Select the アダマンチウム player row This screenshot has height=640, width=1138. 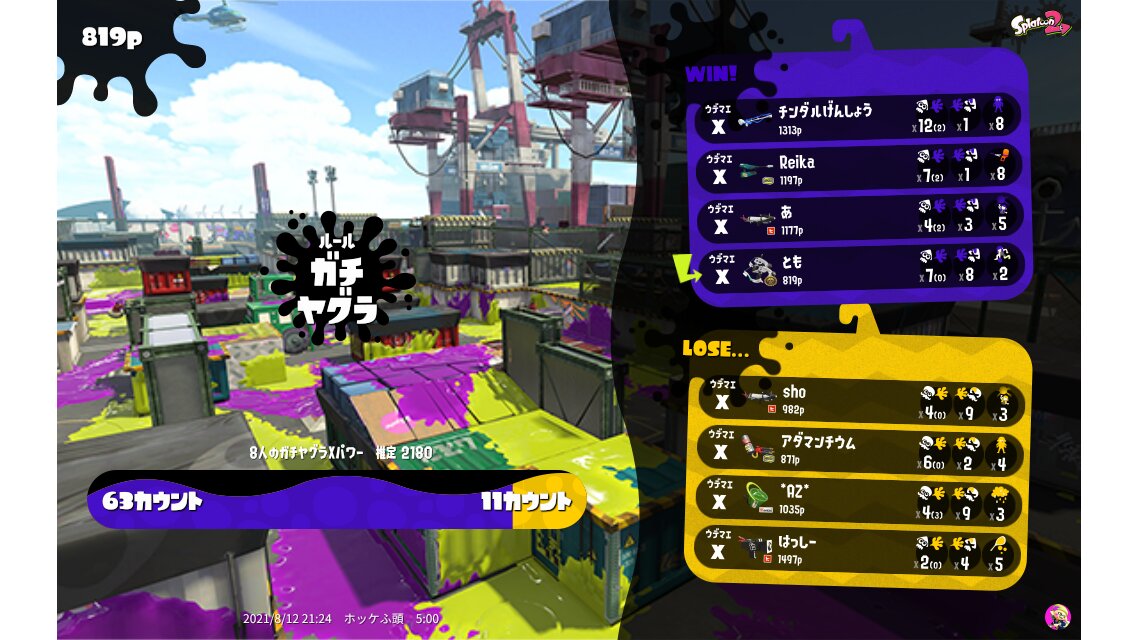click(x=858, y=451)
